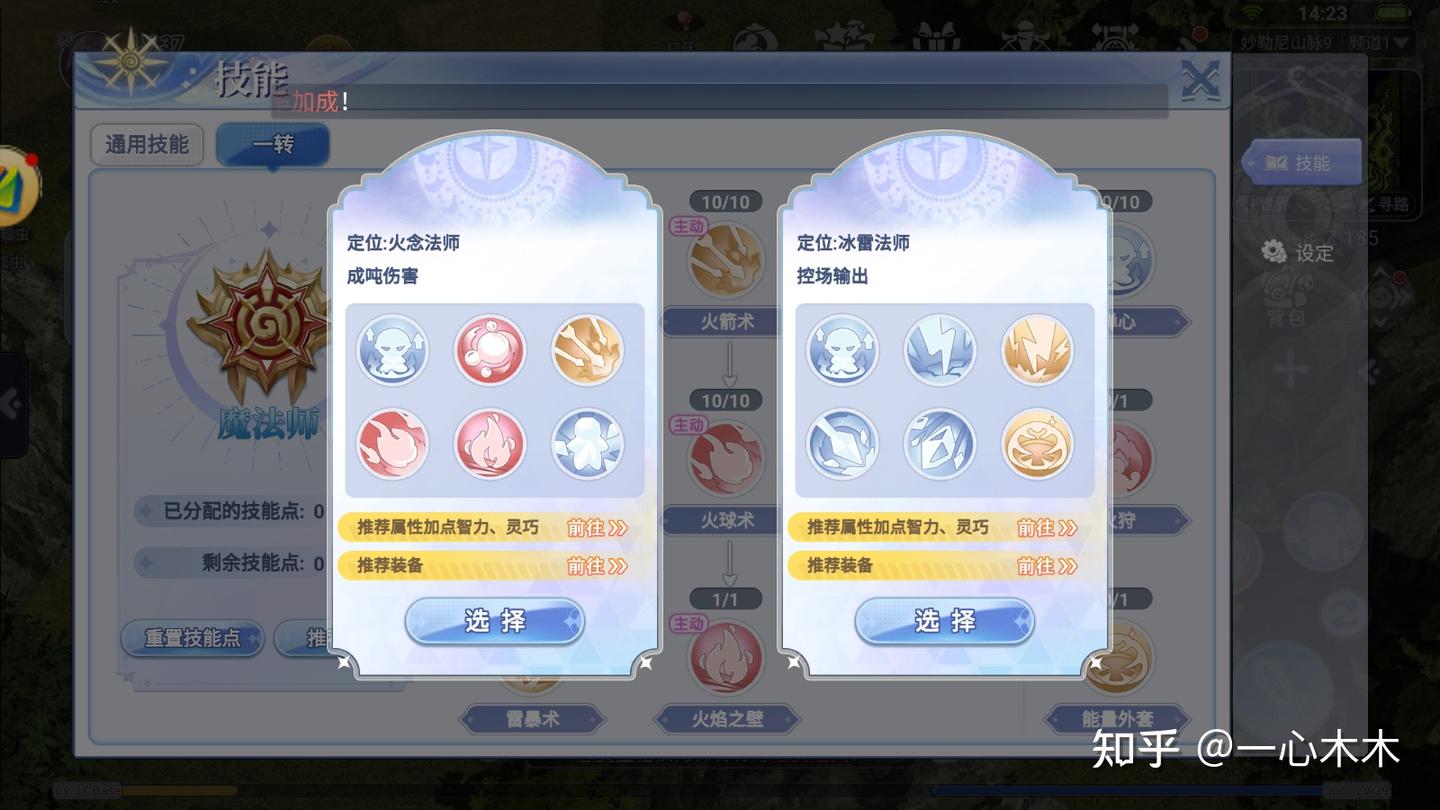
Task: Open the 前往 link beside 推荐装备 on 冰雷法师 card
Action: click(x=1046, y=565)
